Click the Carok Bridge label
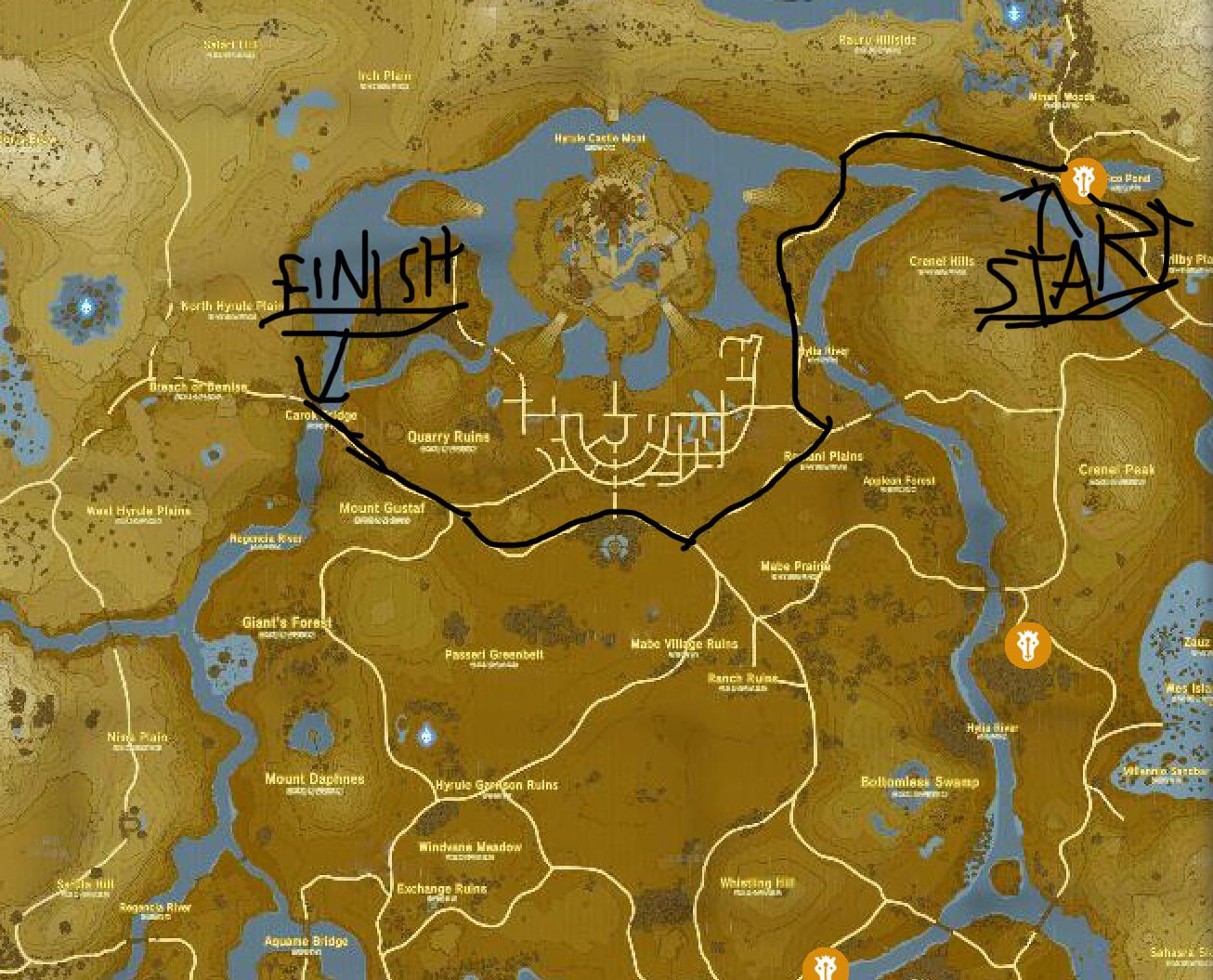The width and height of the screenshot is (1213, 980). pos(320,416)
